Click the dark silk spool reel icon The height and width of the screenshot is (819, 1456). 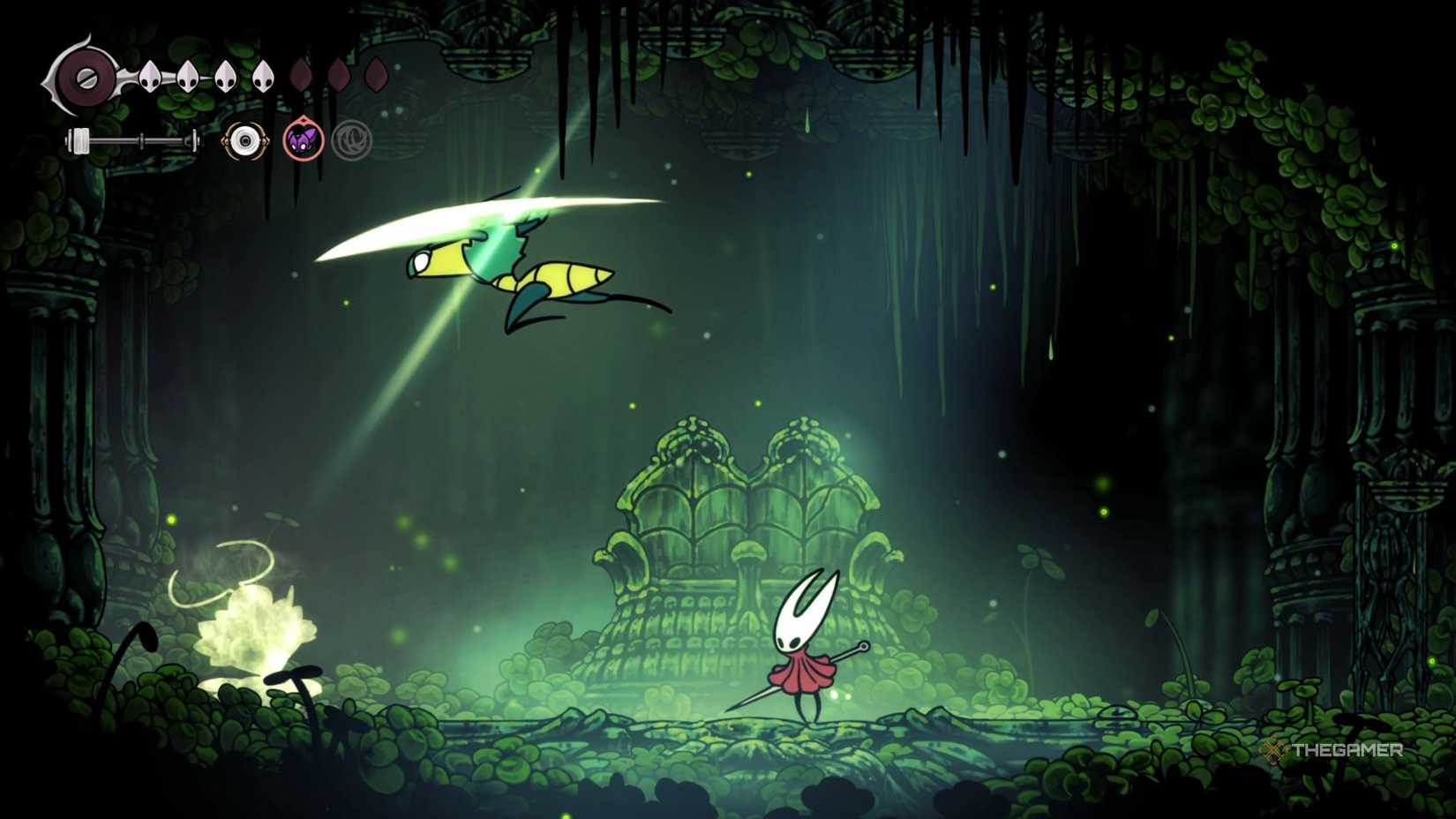click(x=86, y=78)
